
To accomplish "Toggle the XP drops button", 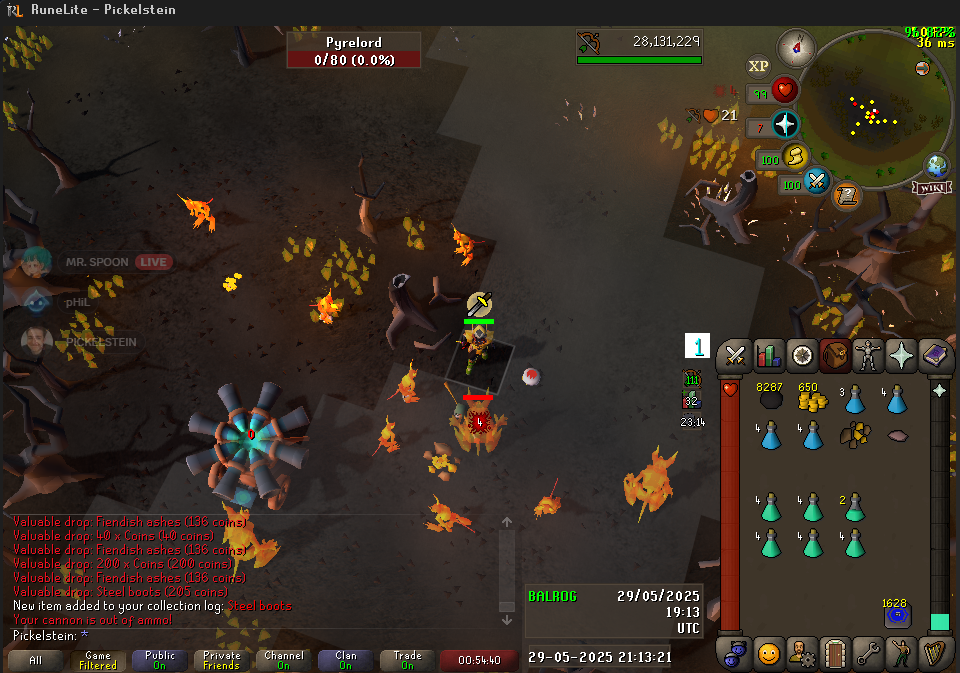I will (x=759, y=67).
